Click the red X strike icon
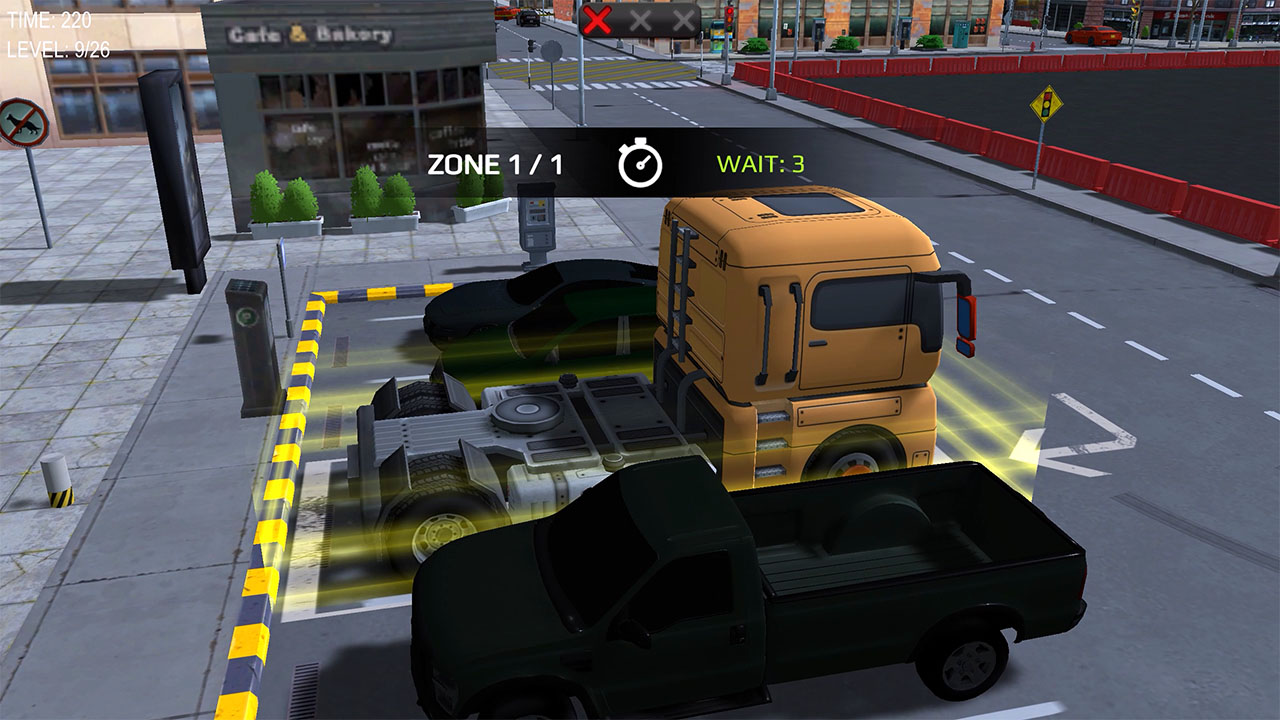The image size is (1280, 720). point(595,21)
